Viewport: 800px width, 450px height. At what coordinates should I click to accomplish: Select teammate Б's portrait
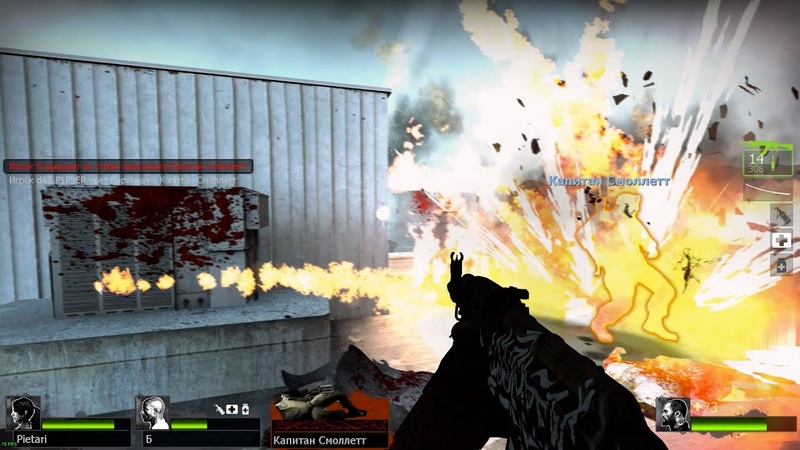point(153,412)
